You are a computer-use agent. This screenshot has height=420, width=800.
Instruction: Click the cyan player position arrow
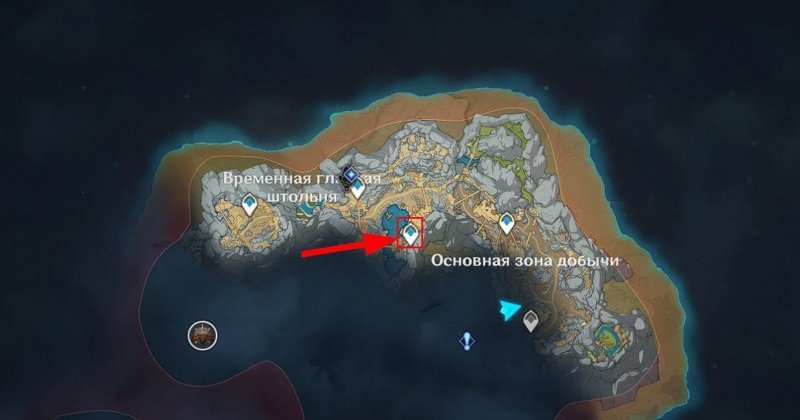[x=511, y=311]
